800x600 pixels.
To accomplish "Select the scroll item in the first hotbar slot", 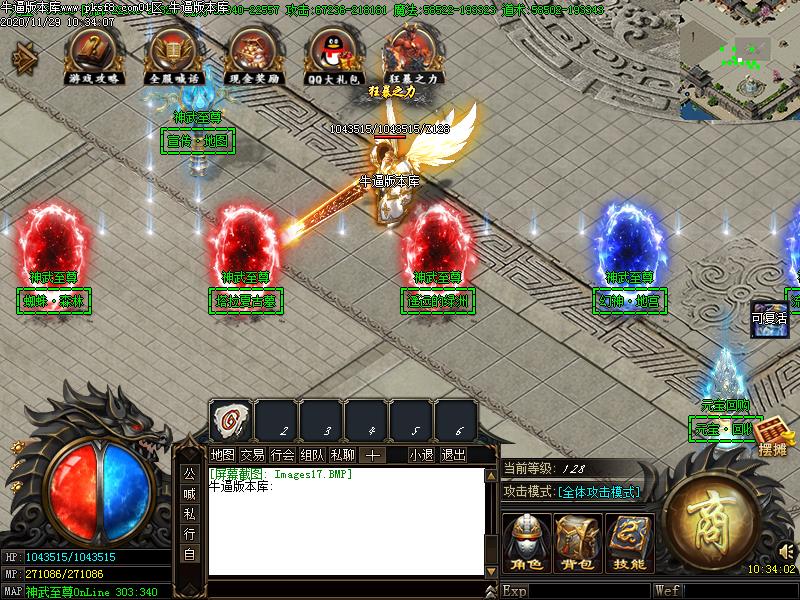I will click(231, 421).
